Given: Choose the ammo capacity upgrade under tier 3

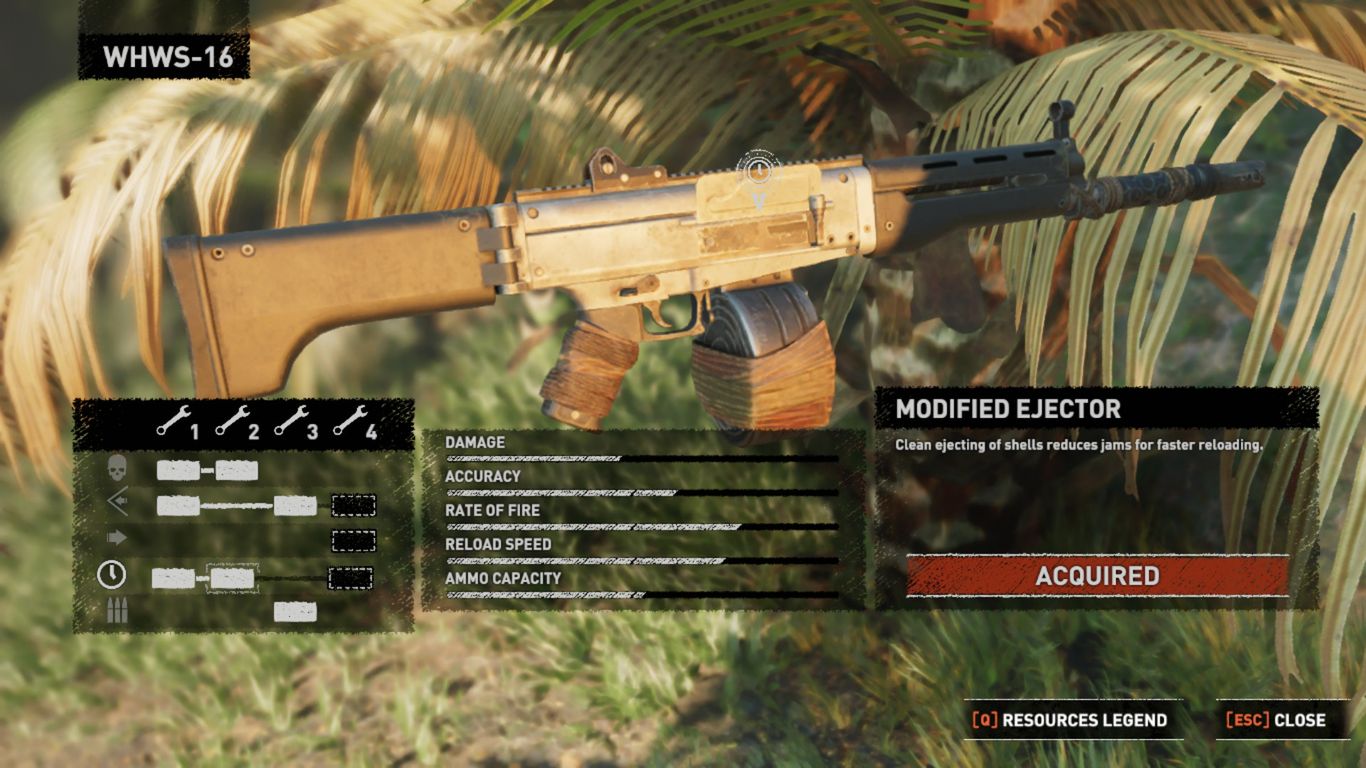Looking at the screenshot, I should pos(295,612).
